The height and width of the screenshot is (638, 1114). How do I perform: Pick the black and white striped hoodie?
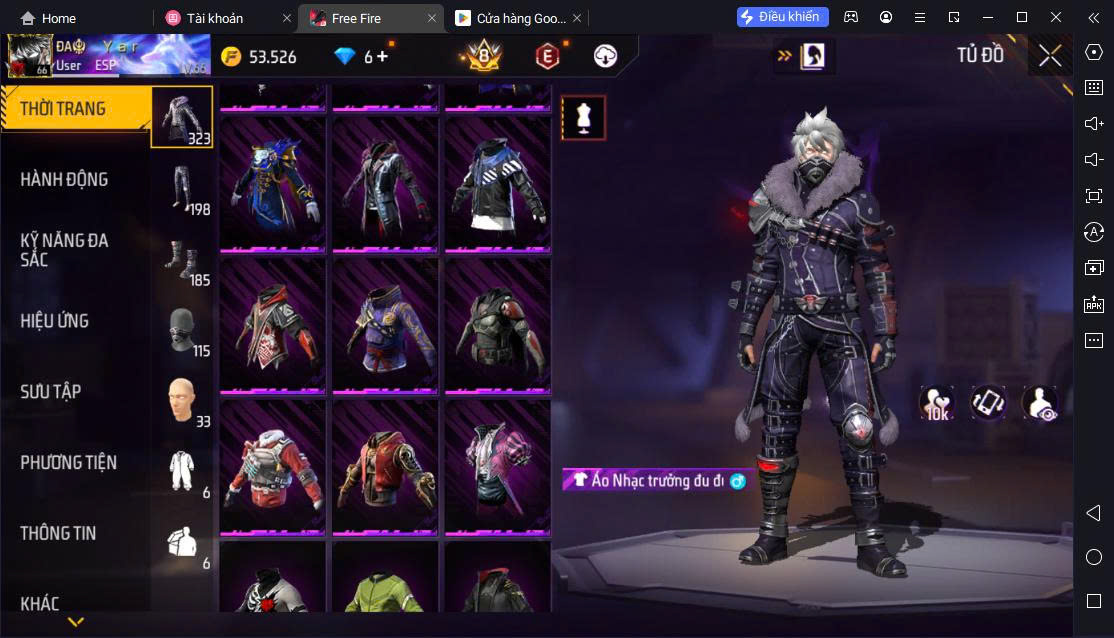pos(497,183)
